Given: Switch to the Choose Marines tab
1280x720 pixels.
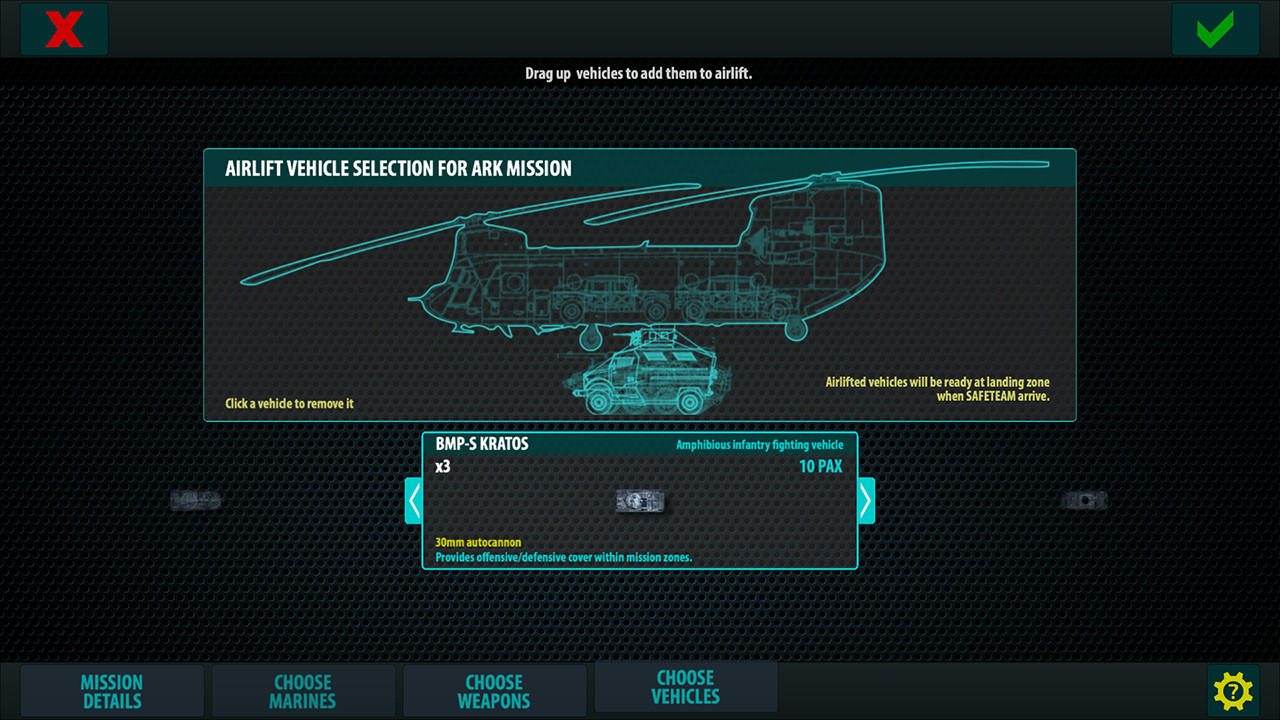Looking at the screenshot, I should pos(303,692).
